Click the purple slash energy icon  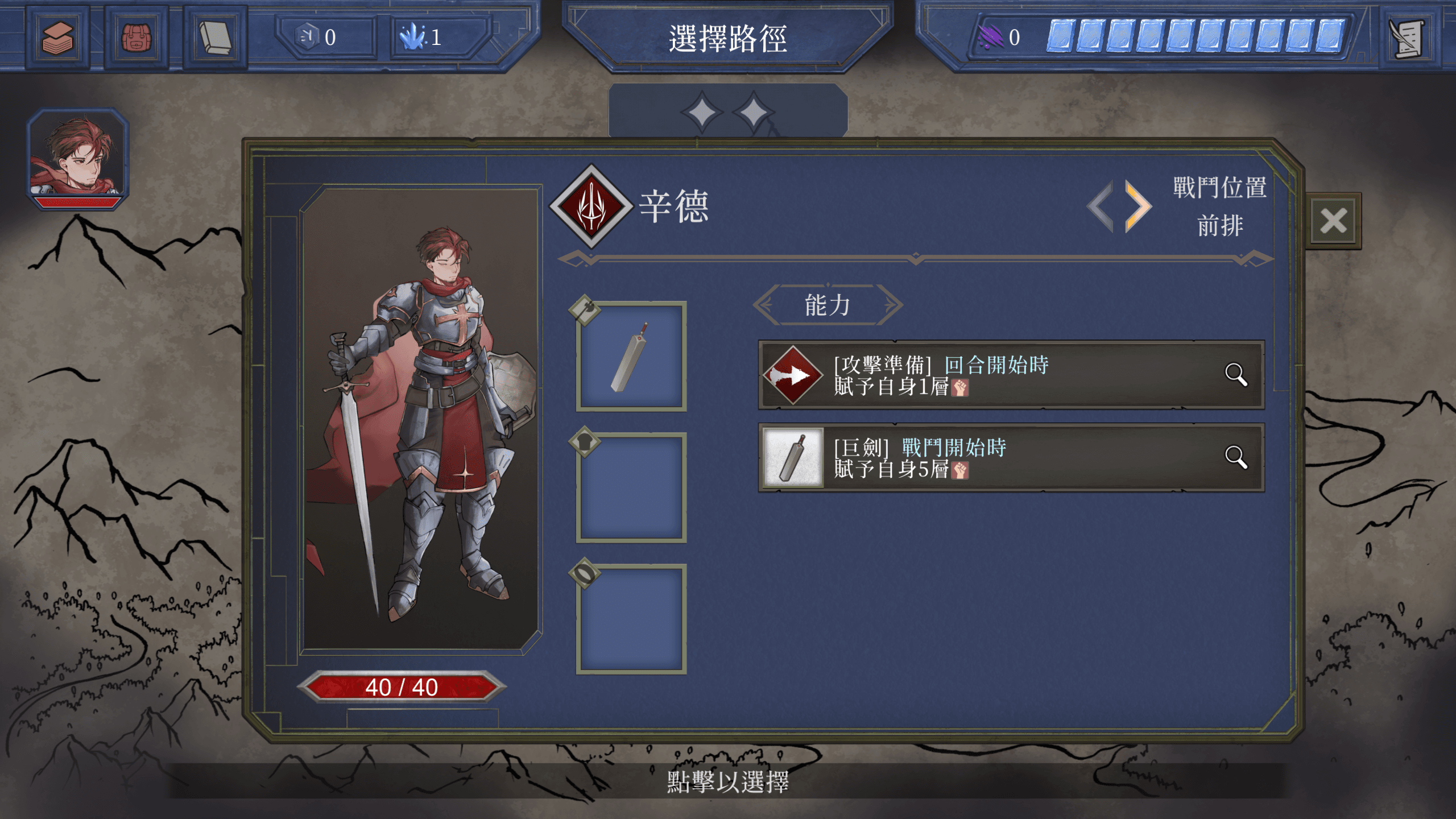point(990,37)
